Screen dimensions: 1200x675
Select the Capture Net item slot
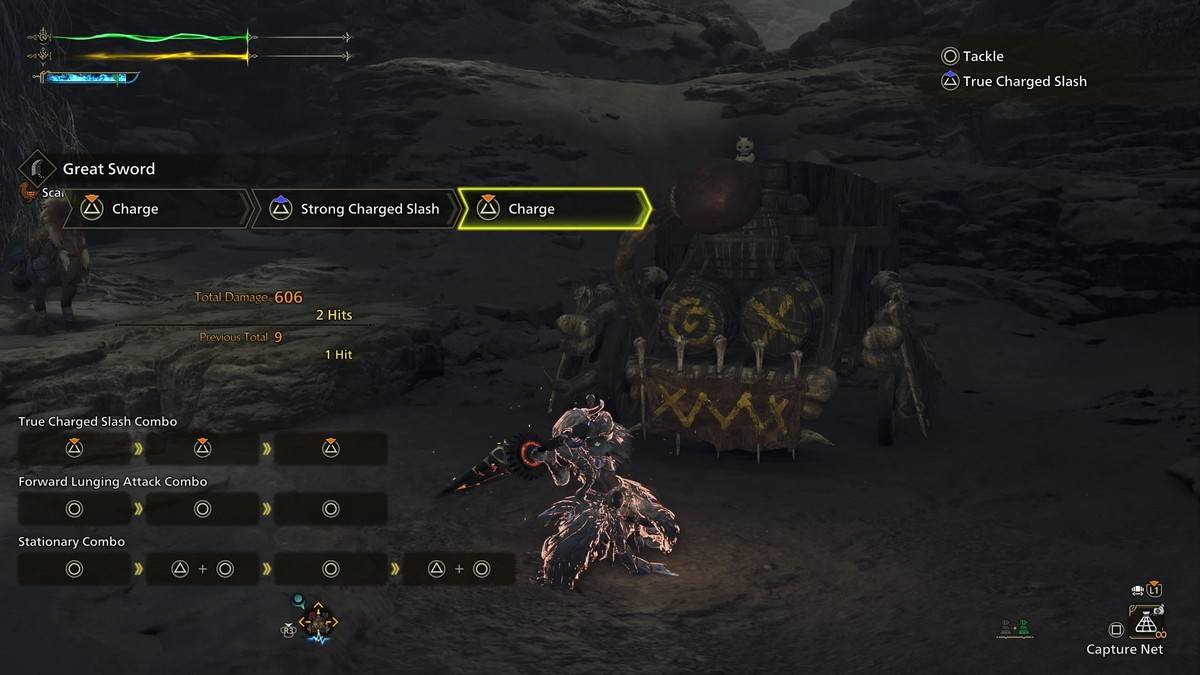[1145, 626]
